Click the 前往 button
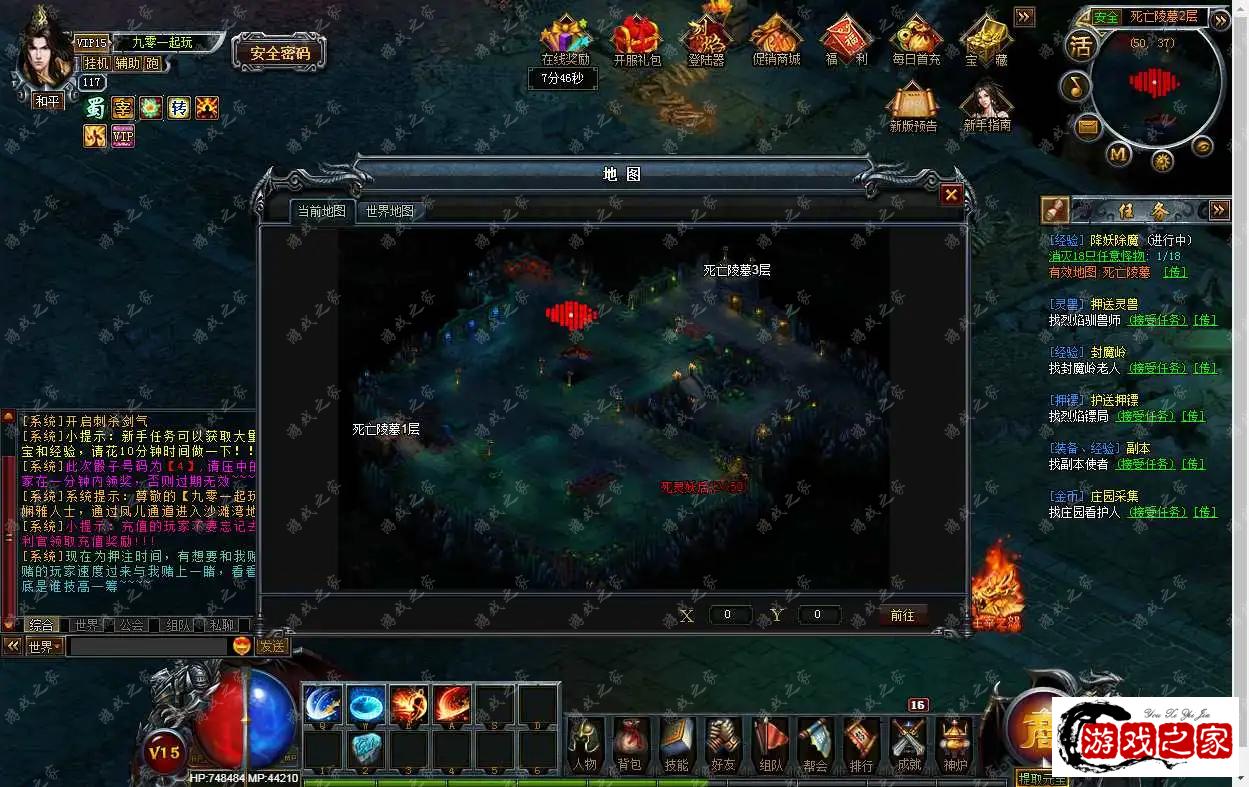Image resolution: width=1249 pixels, height=787 pixels. 902,615
